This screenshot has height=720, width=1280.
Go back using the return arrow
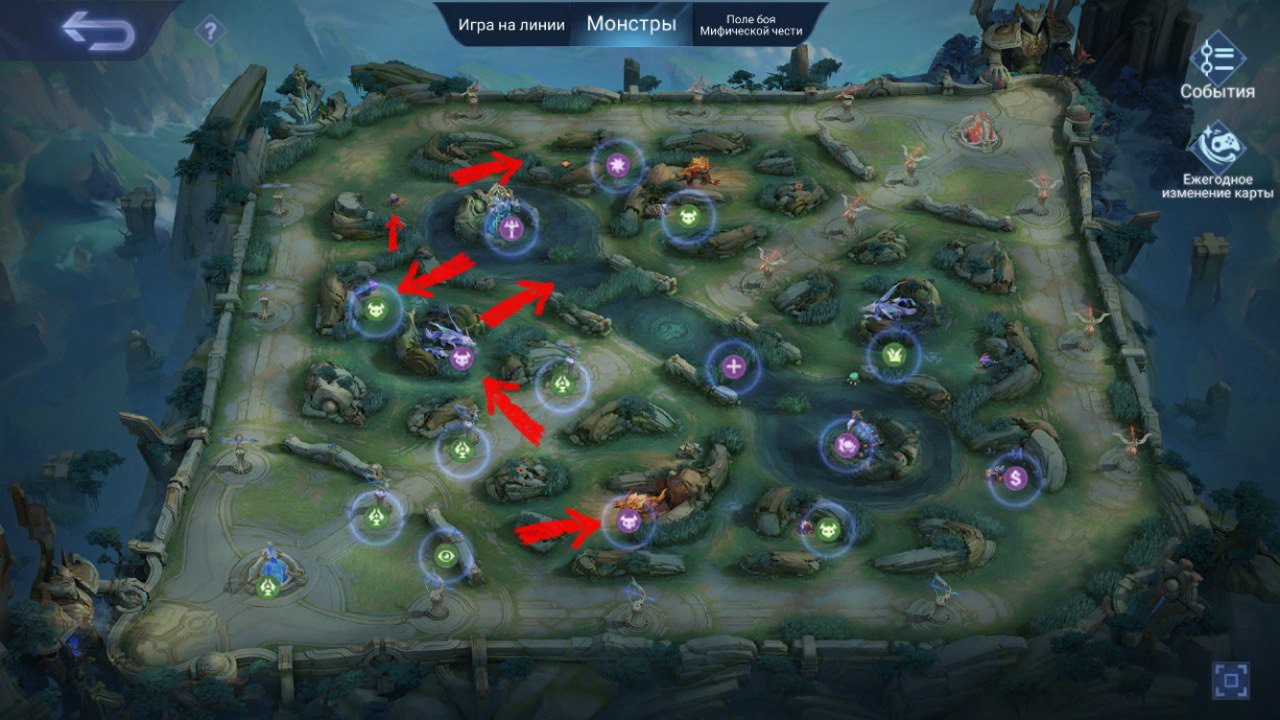[x=97, y=31]
